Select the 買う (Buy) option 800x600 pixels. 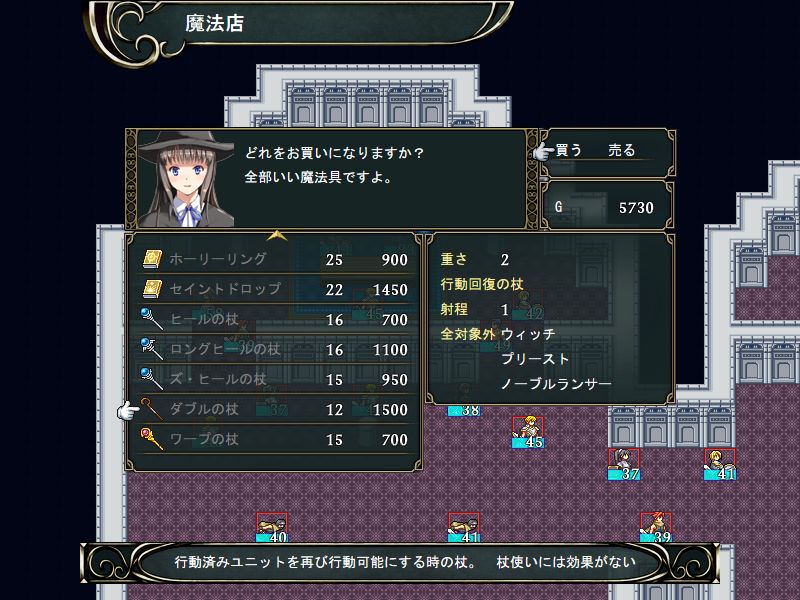(x=569, y=151)
